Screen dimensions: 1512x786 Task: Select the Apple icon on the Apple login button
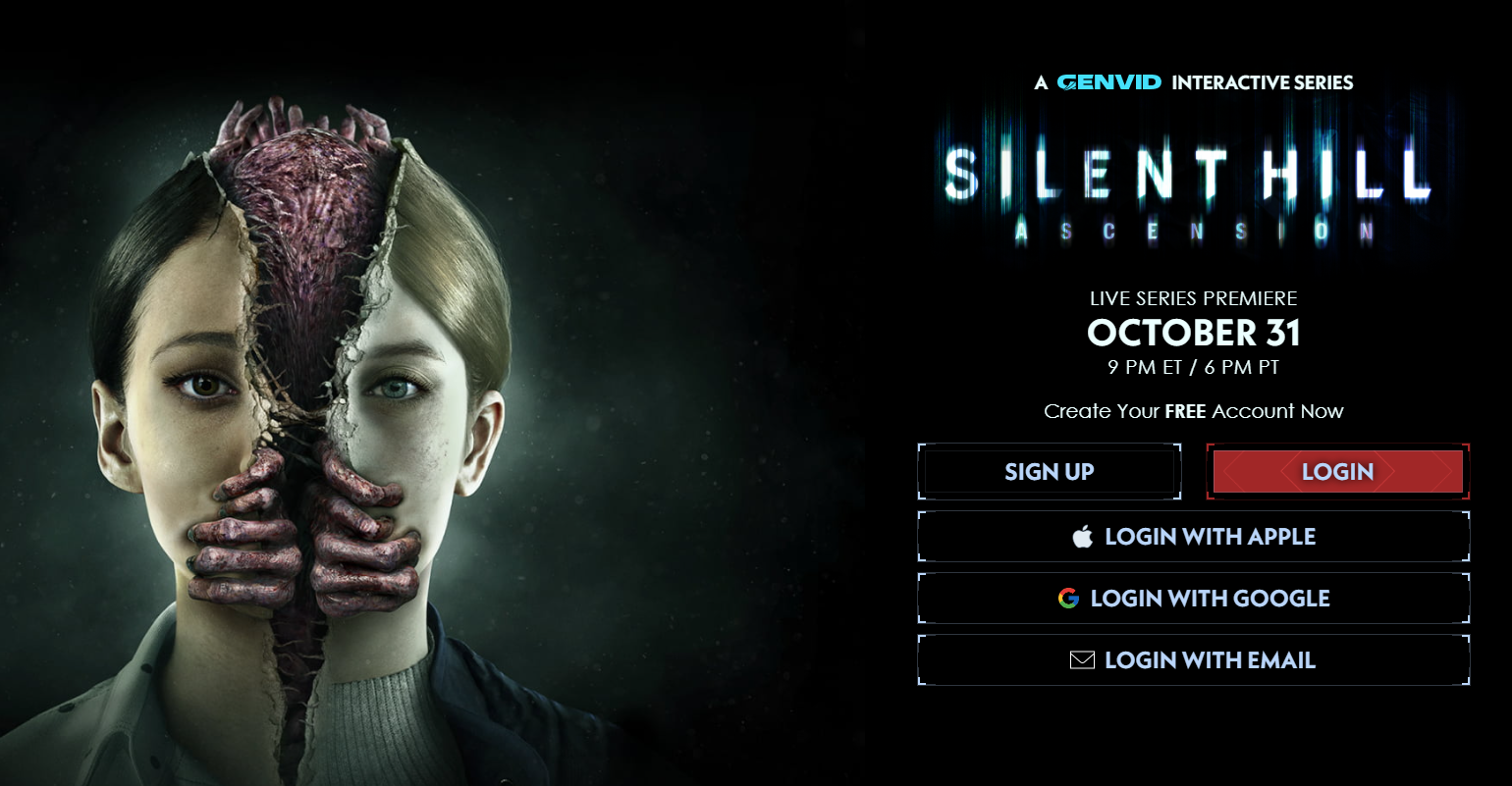(x=1084, y=536)
